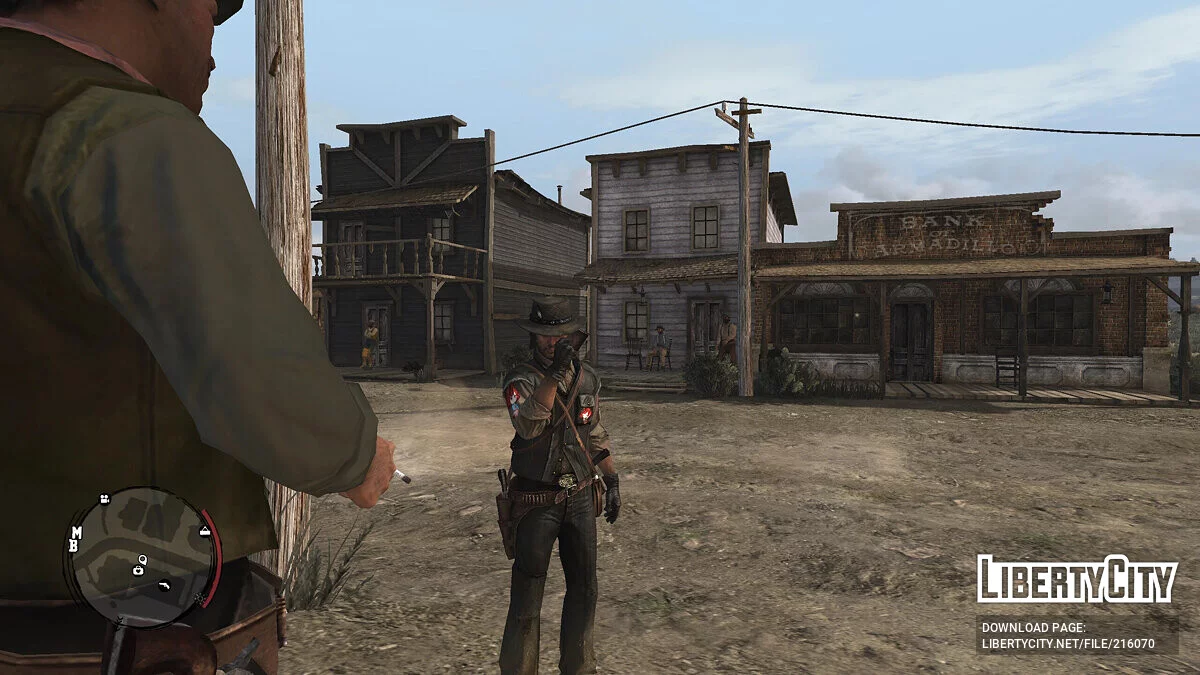Viewport: 1200px width, 675px height.
Task: Click the 'B' mission marker on minimap
Action: tap(74, 547)
